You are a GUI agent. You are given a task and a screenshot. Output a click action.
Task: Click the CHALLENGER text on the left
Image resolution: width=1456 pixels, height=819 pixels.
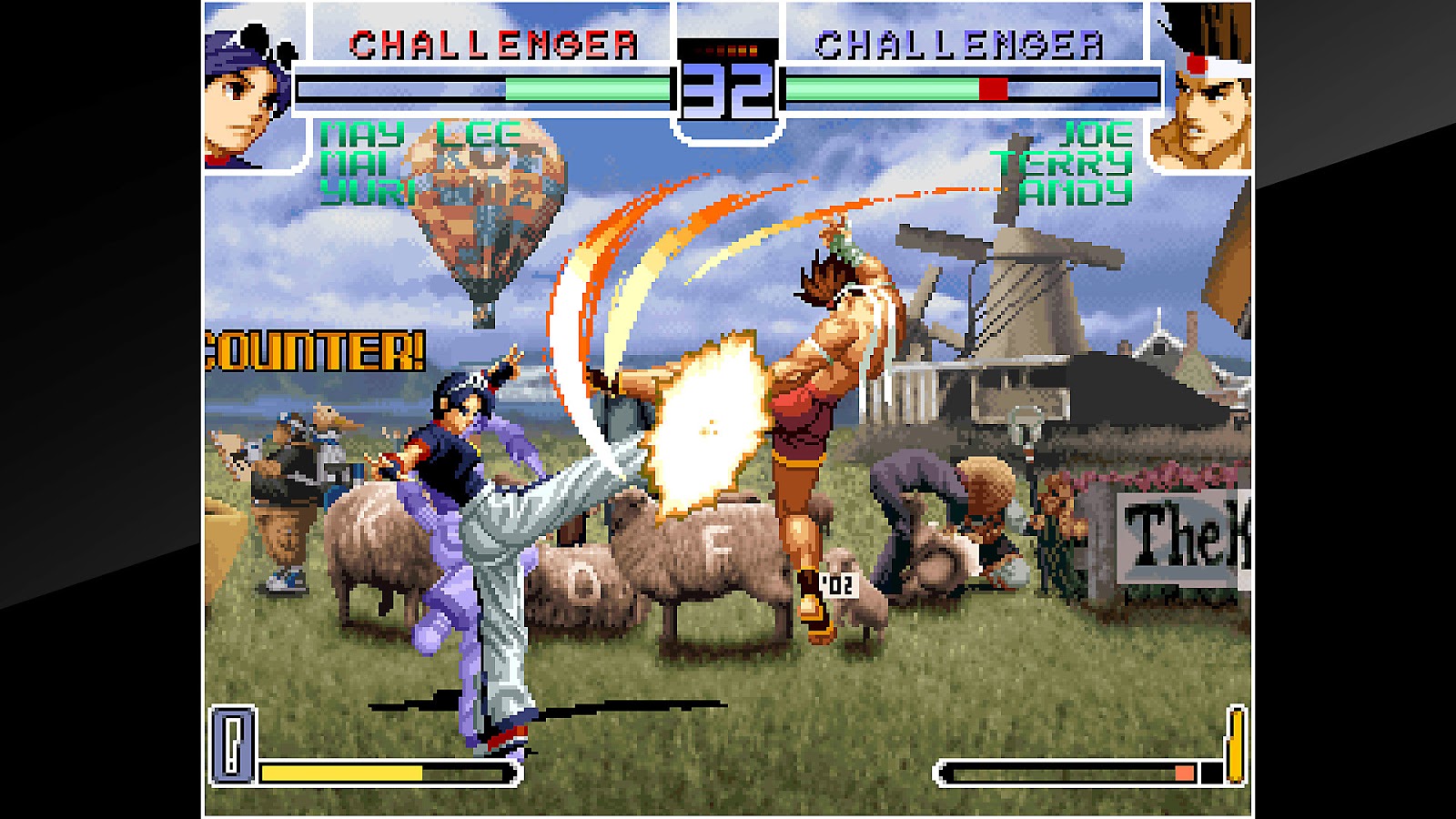pyautogui.click(x=491, y=43)
